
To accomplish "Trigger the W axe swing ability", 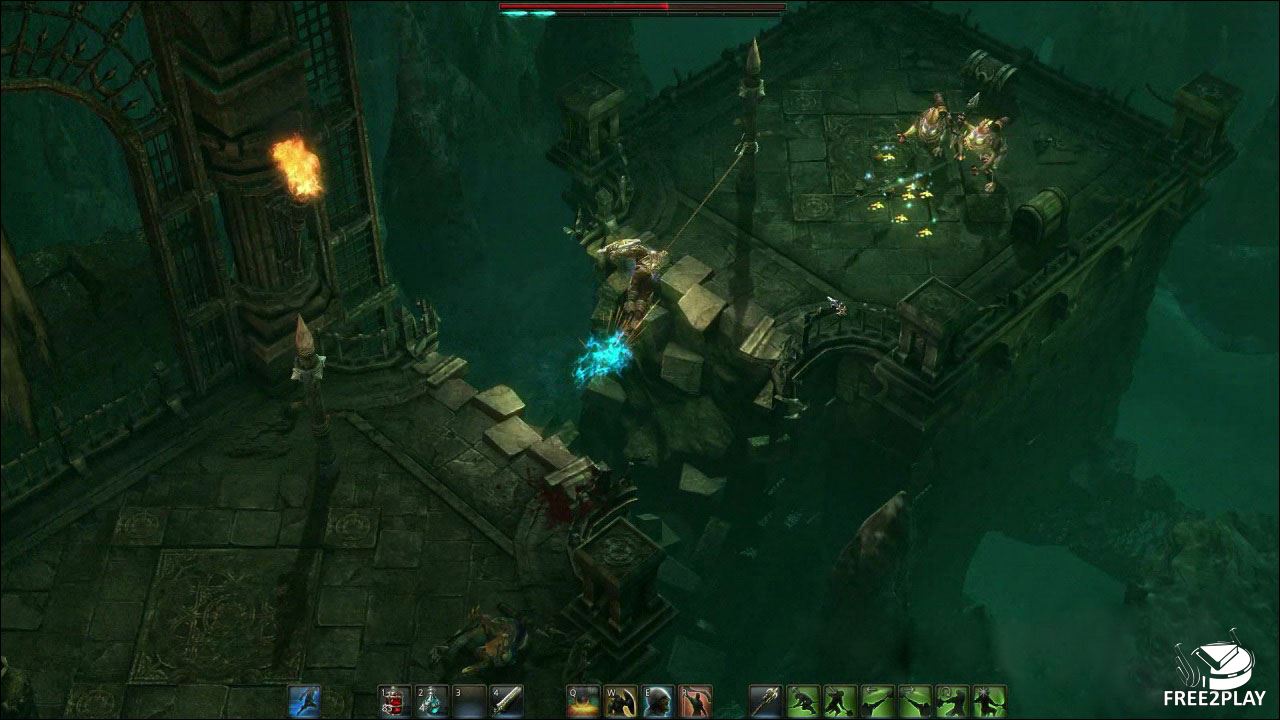I will 620,700.
